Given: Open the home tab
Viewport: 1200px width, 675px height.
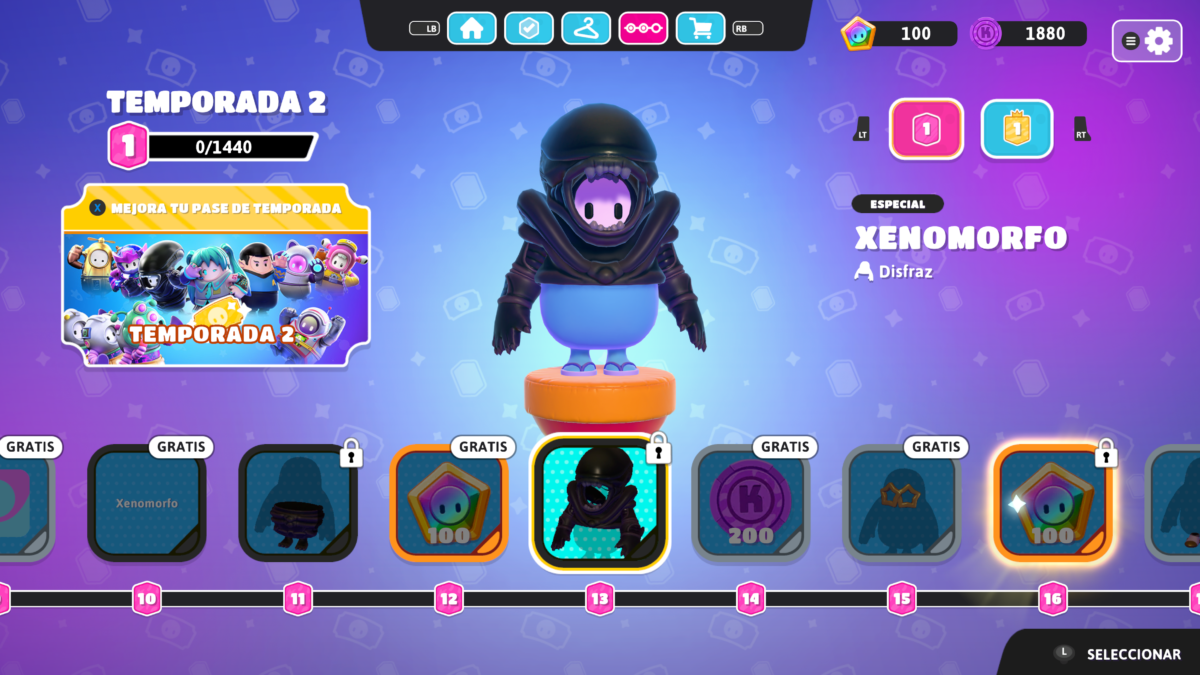Looking at the screenshot, I should (471, 28).
